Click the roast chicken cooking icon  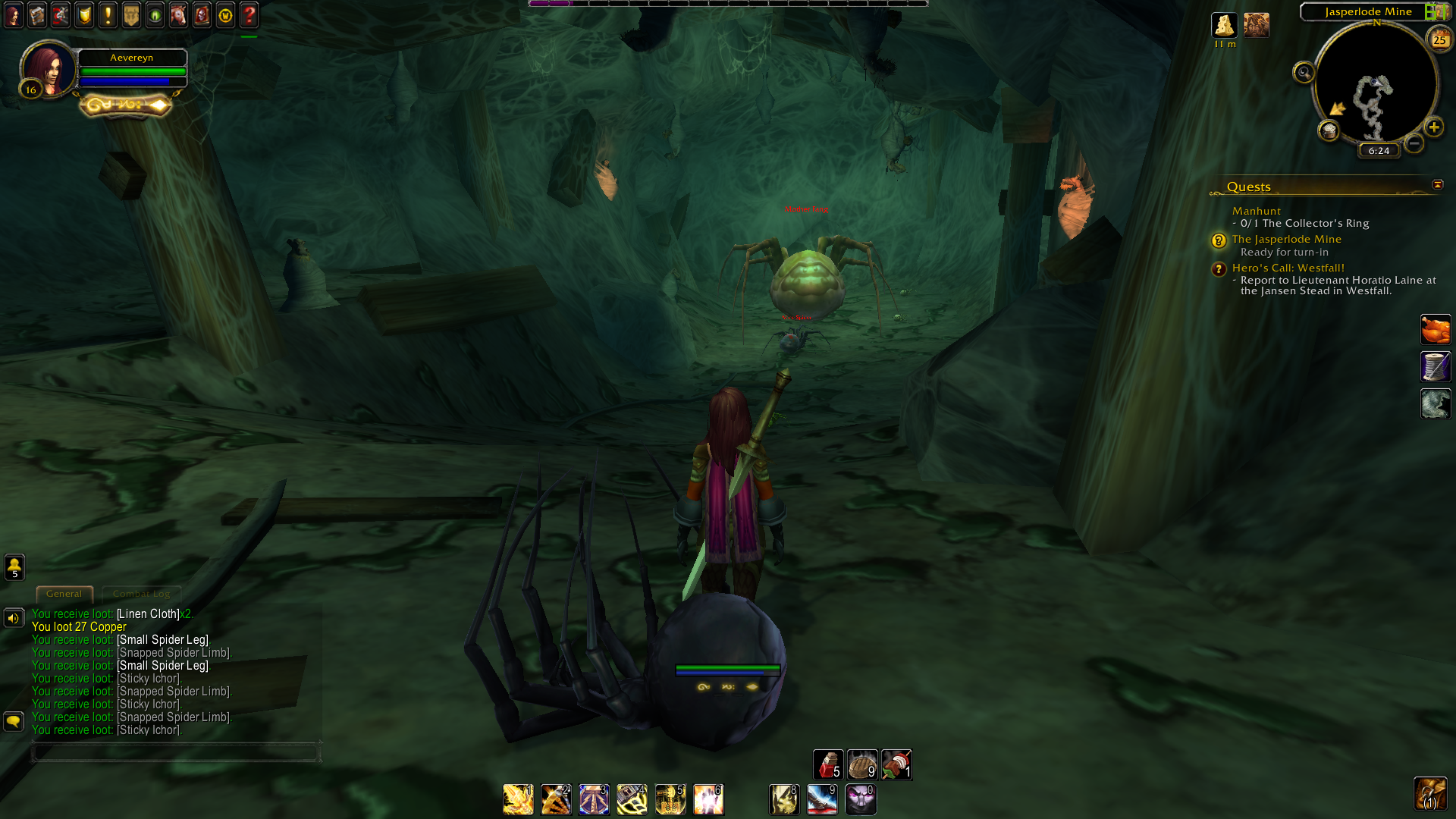(x=1435, y=330)
